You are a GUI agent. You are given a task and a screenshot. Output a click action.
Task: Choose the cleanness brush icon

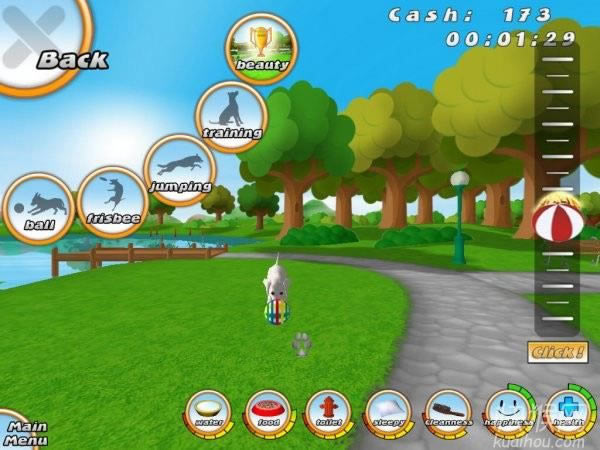446,412
